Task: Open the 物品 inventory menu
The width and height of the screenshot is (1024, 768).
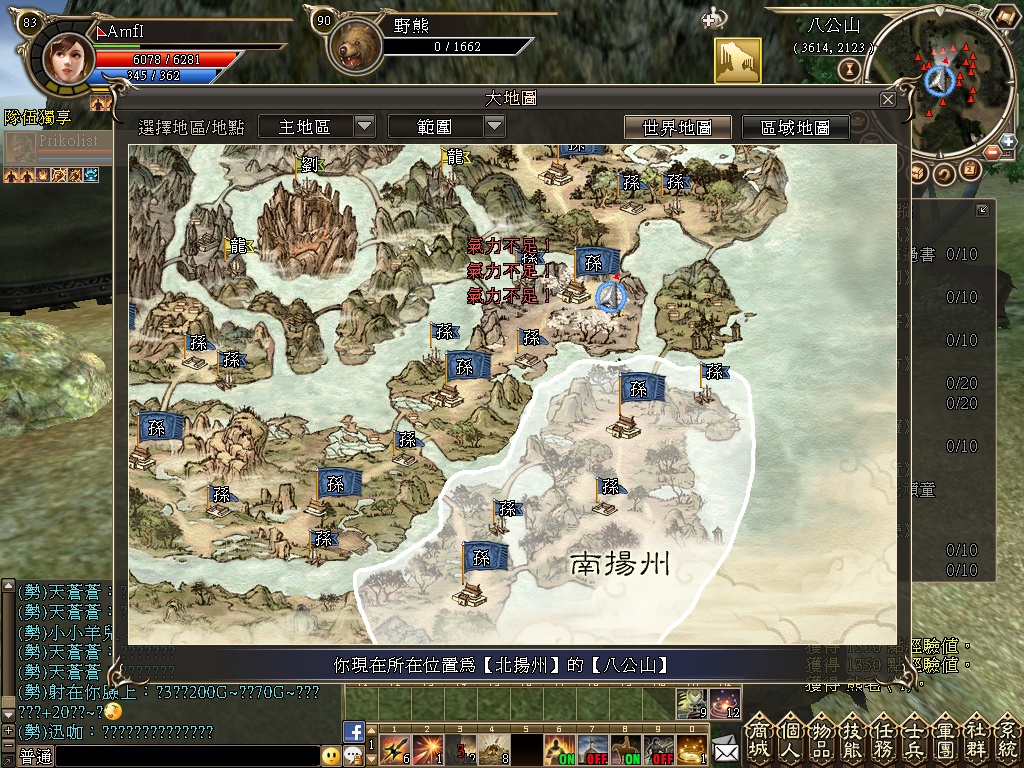Action: 821,739
